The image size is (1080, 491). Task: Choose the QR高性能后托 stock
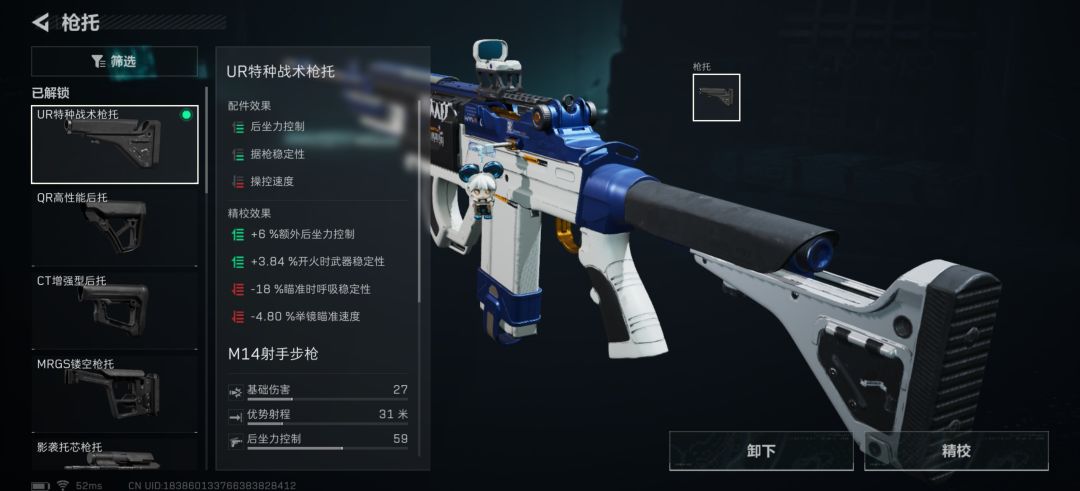tap(115, 228)
